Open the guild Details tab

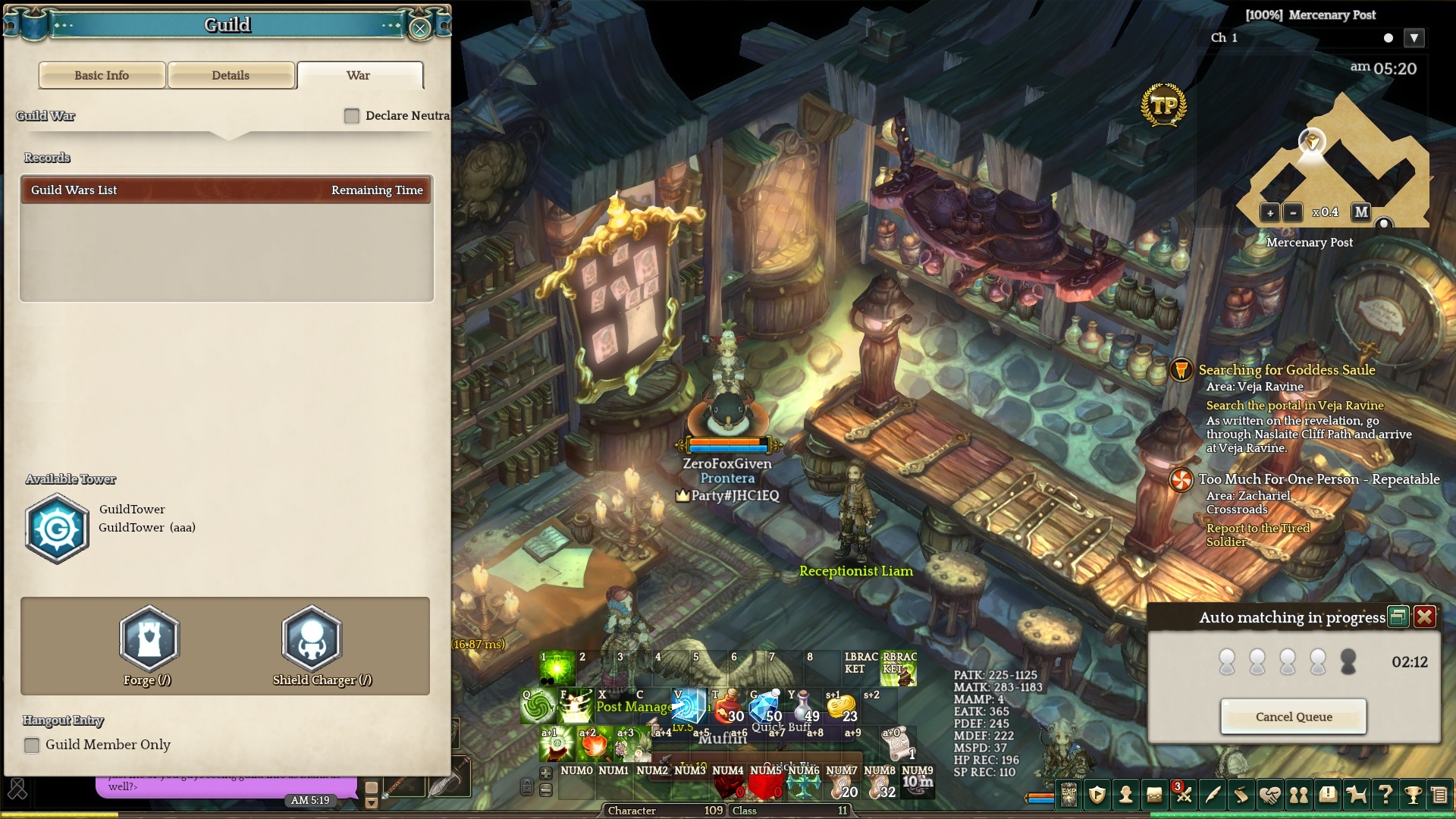tap(231, 75)
